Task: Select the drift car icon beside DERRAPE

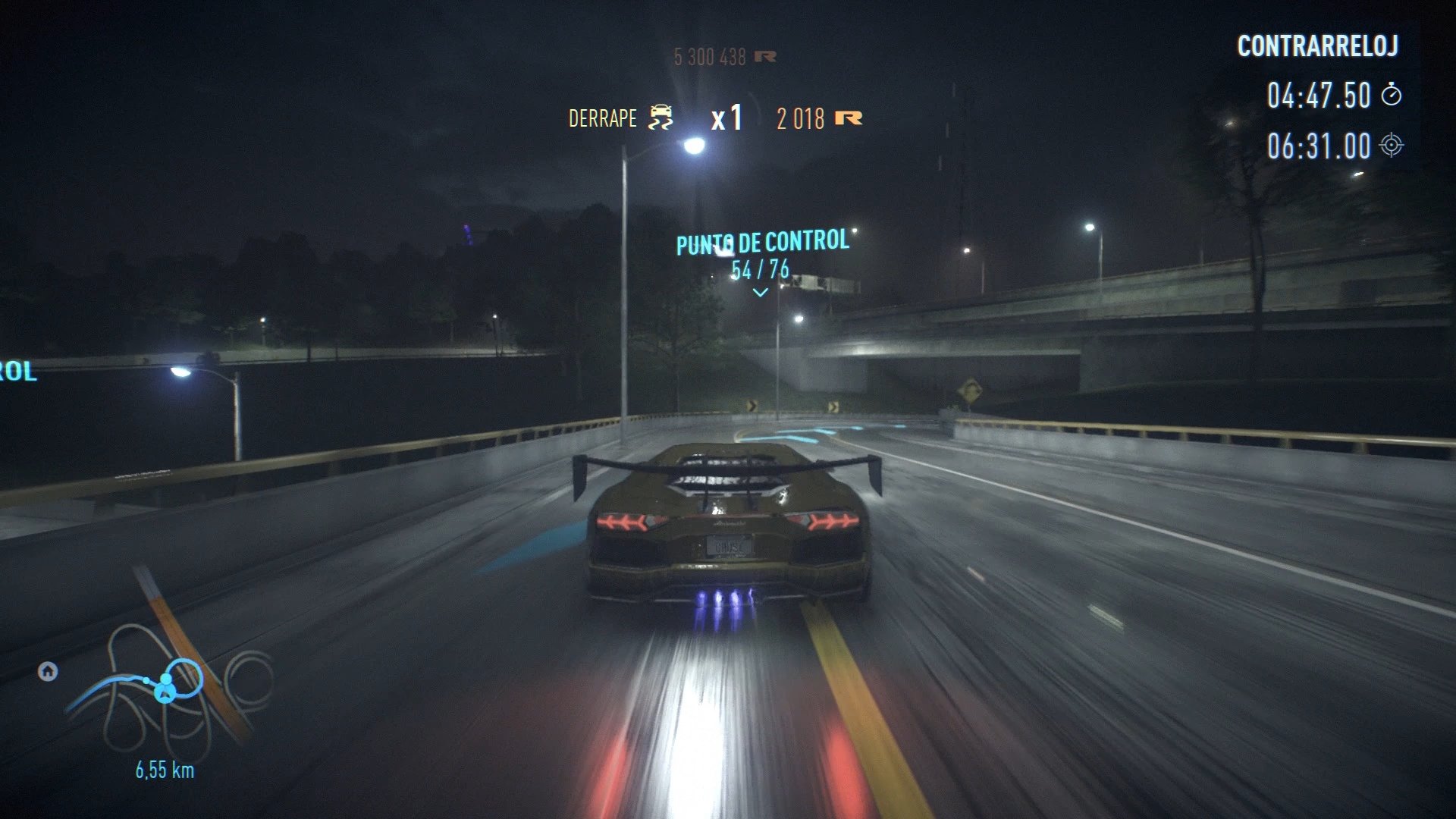Action: tap(661, 116)
